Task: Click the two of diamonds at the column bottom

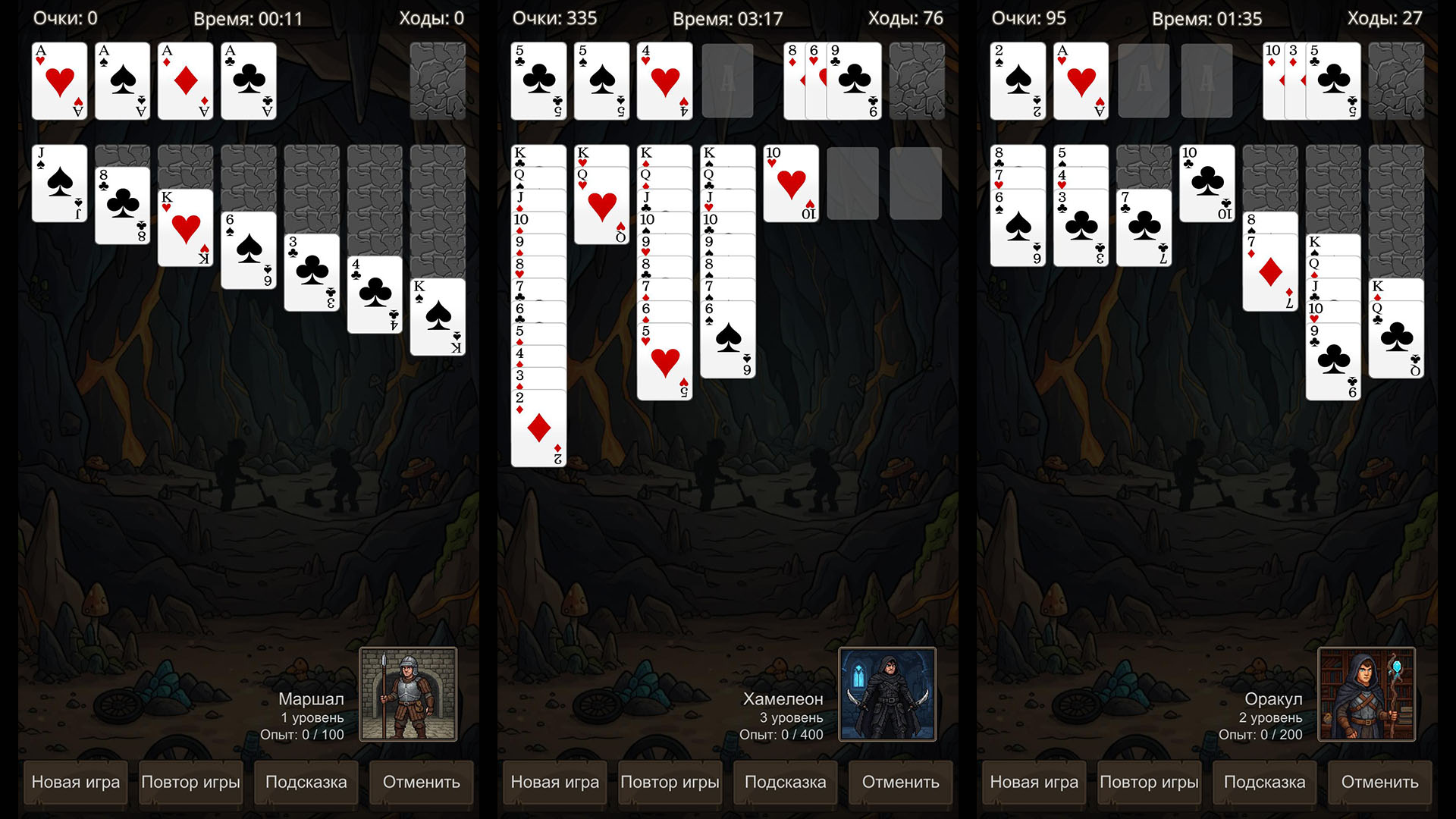Action: tap(538, 425)
